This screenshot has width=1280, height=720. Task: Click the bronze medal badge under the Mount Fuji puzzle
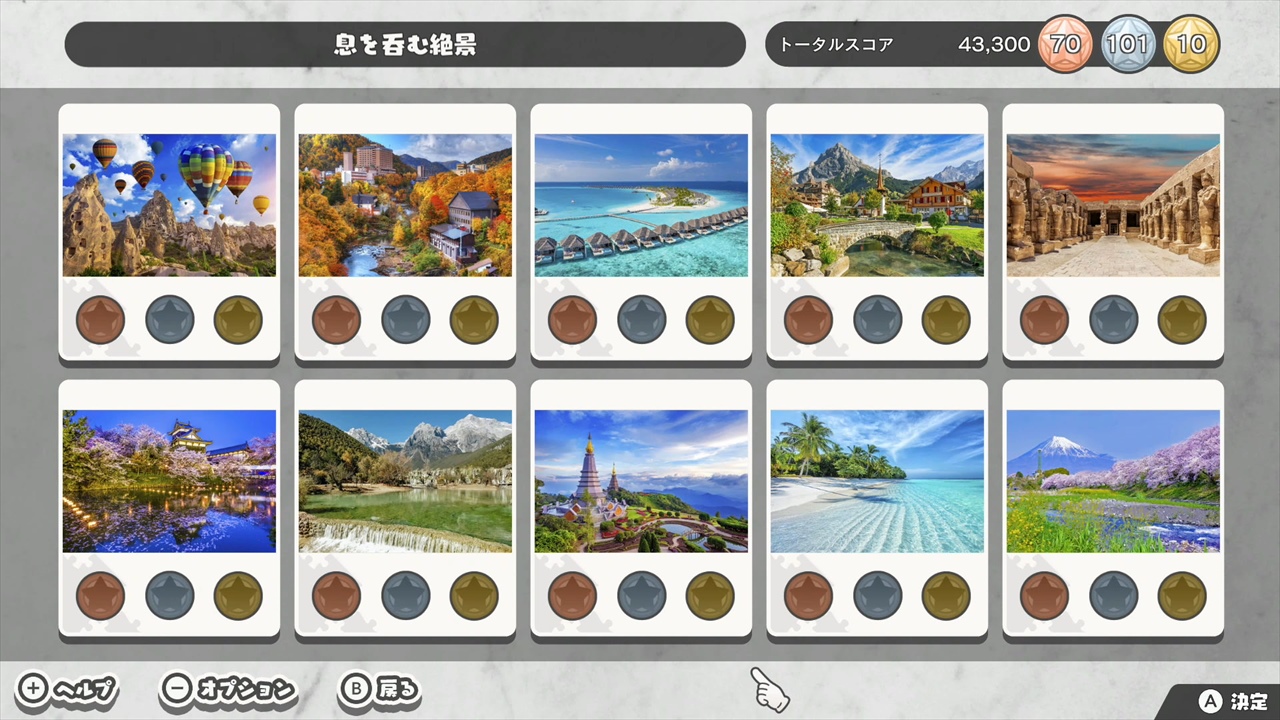1044,595
